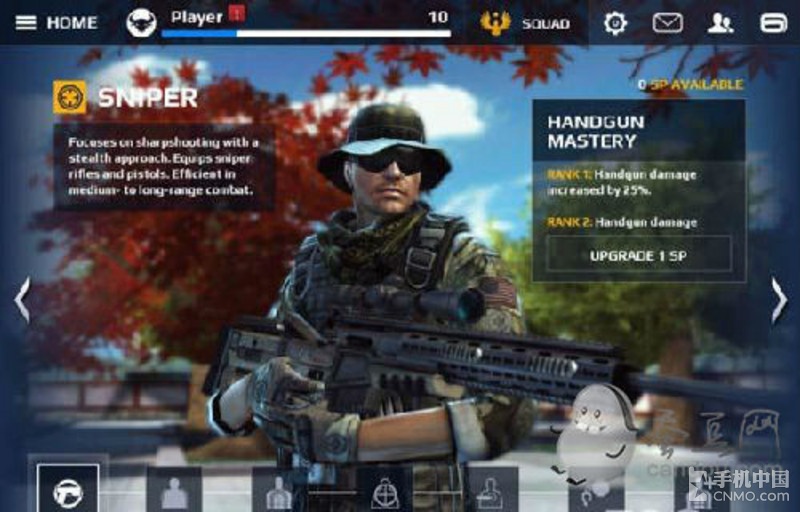This screenshot has height=512, width=800.
Task: Select the crosshair target skill slot
Action: [x=385, y=490]
